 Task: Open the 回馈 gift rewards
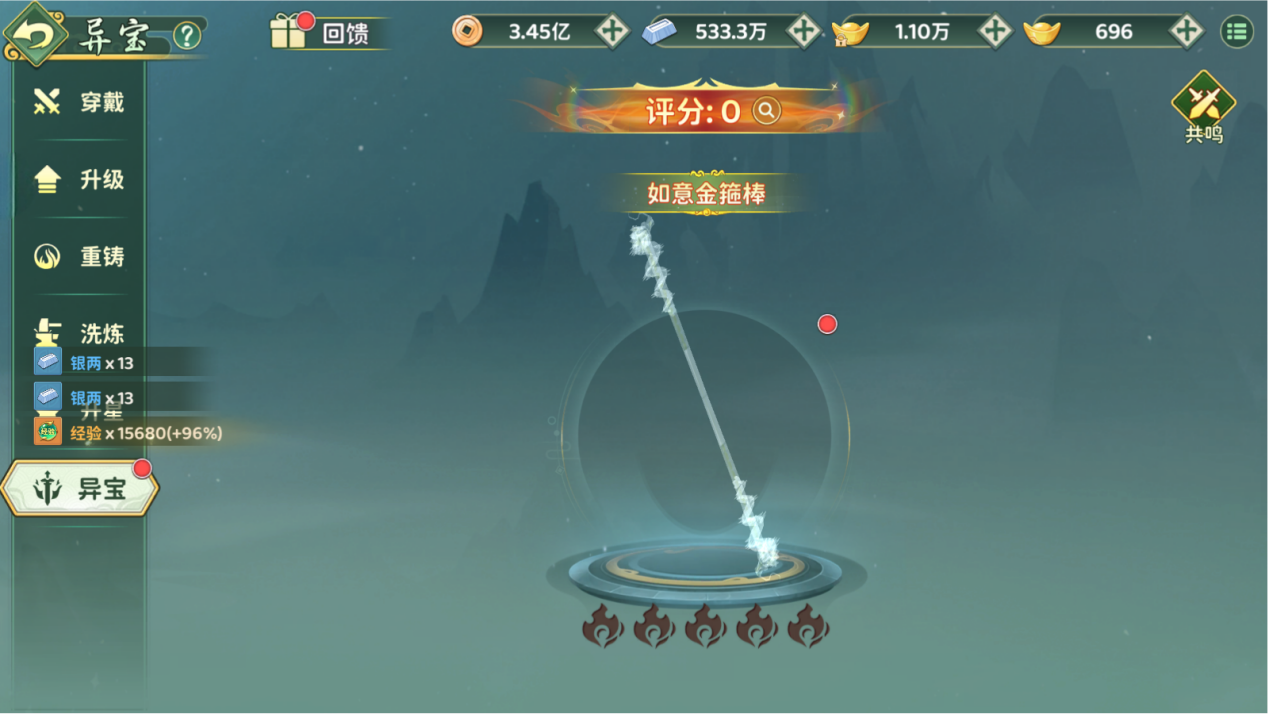click(322, 32)
